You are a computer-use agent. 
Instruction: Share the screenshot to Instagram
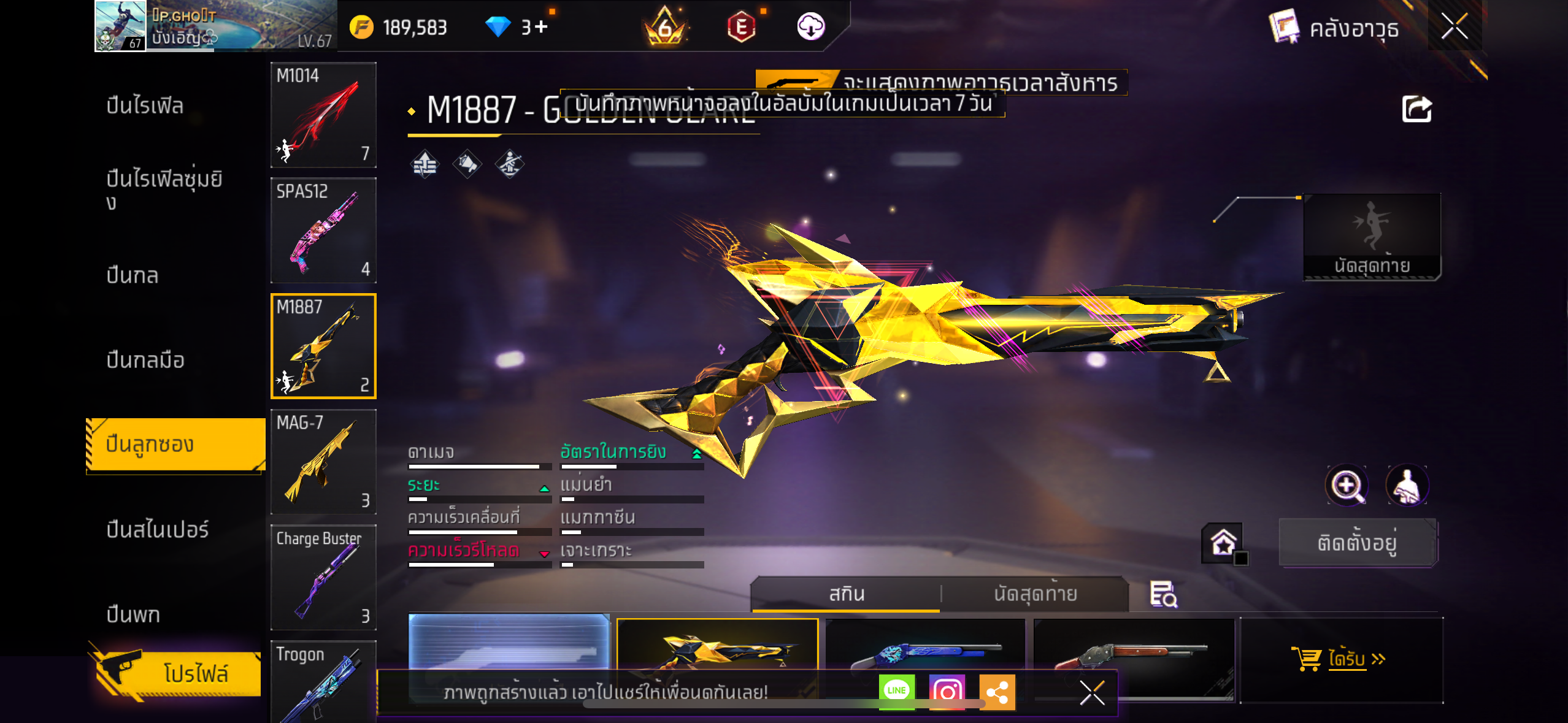pyautogui.click(x=947, y=691)
